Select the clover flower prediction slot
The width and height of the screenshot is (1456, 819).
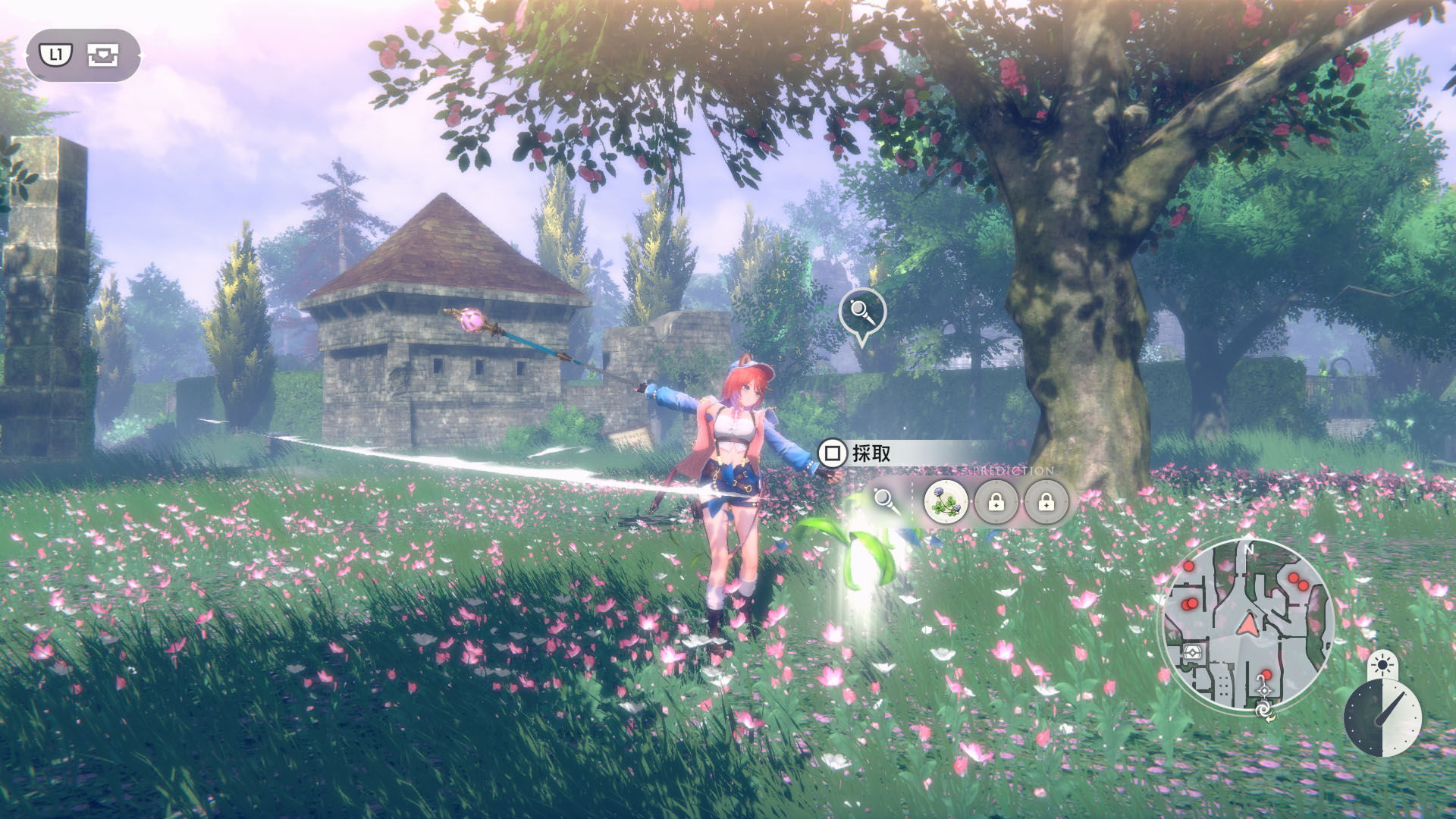click(946, 501)
